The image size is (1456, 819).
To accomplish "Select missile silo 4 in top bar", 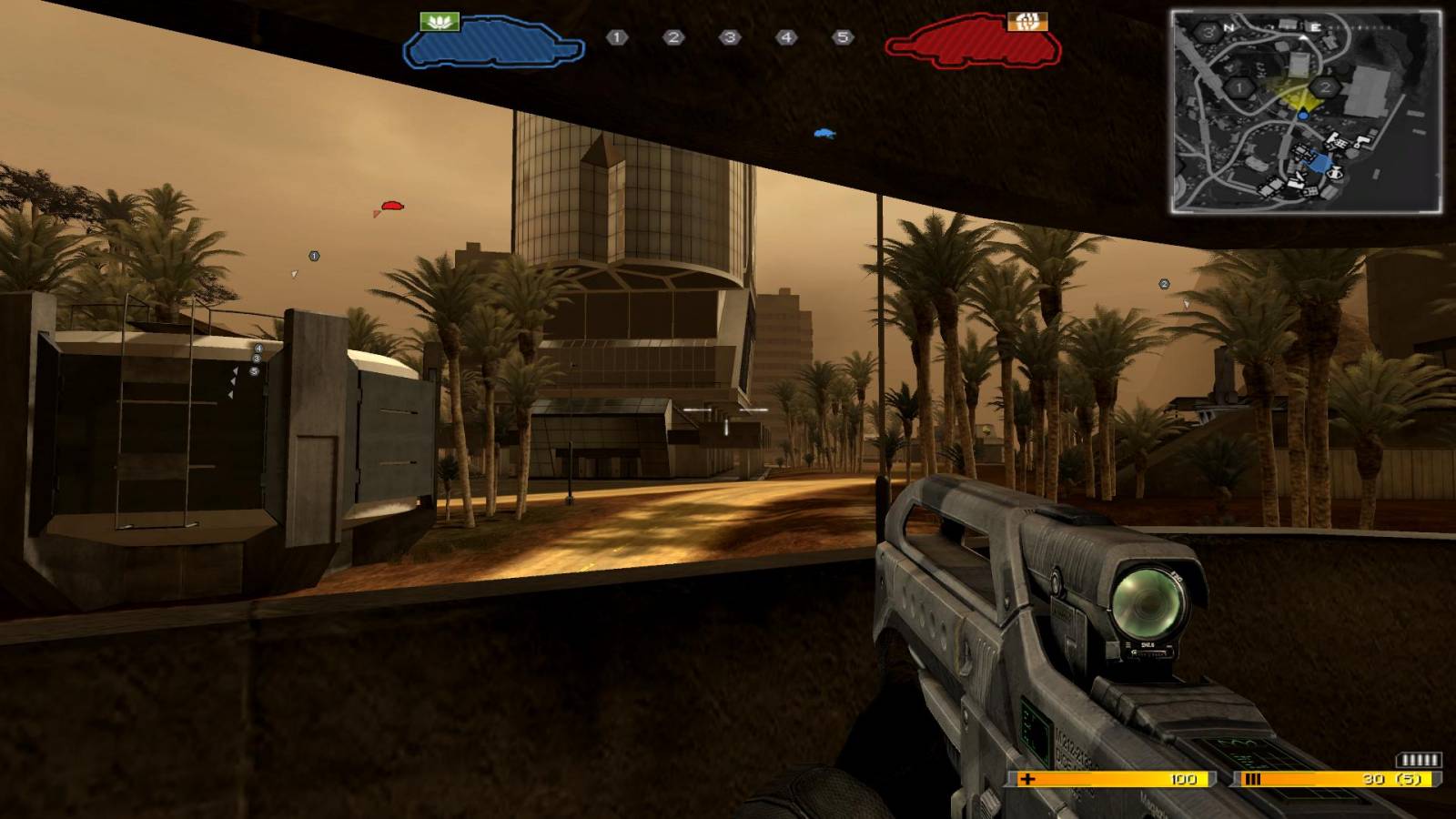I will pyautogui.click(x=786, y=37).
